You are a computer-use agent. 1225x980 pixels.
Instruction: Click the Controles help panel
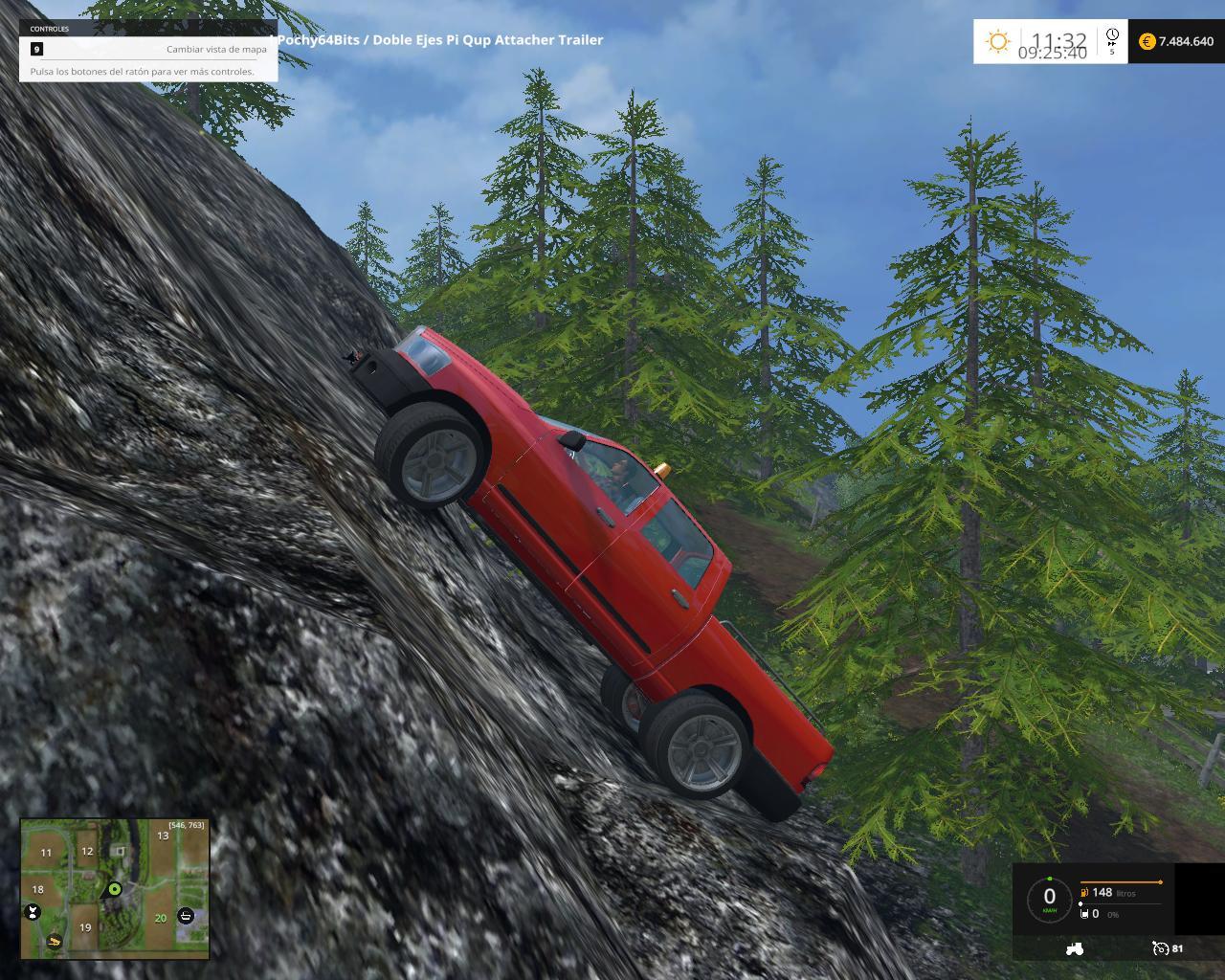[x=148, y=50]
